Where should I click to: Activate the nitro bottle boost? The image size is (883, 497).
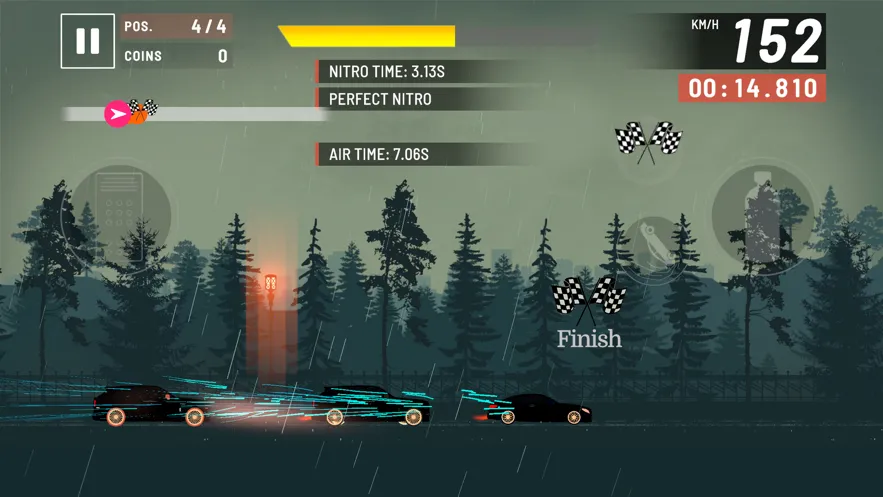click(762, 218)
